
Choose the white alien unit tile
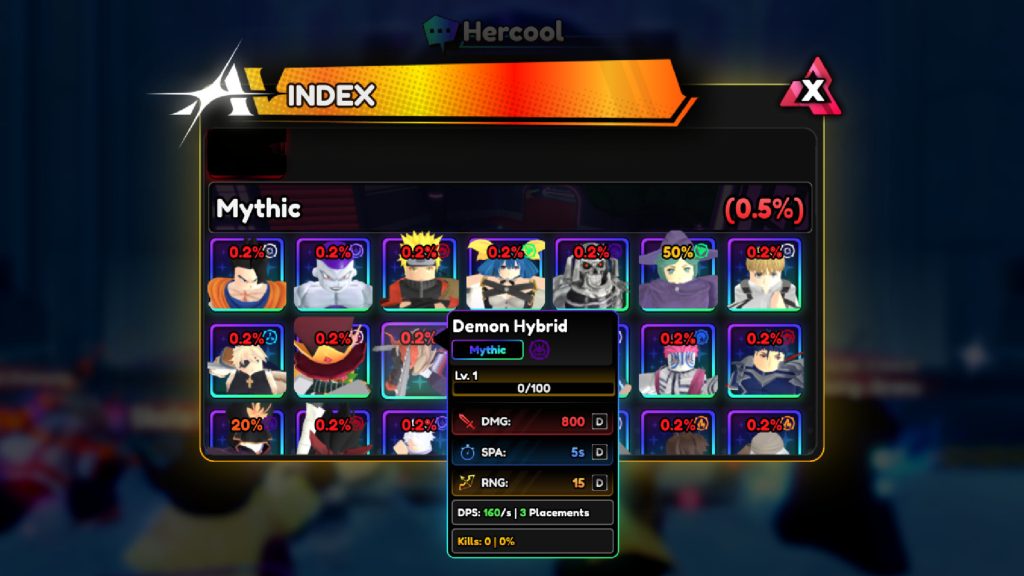333,274
